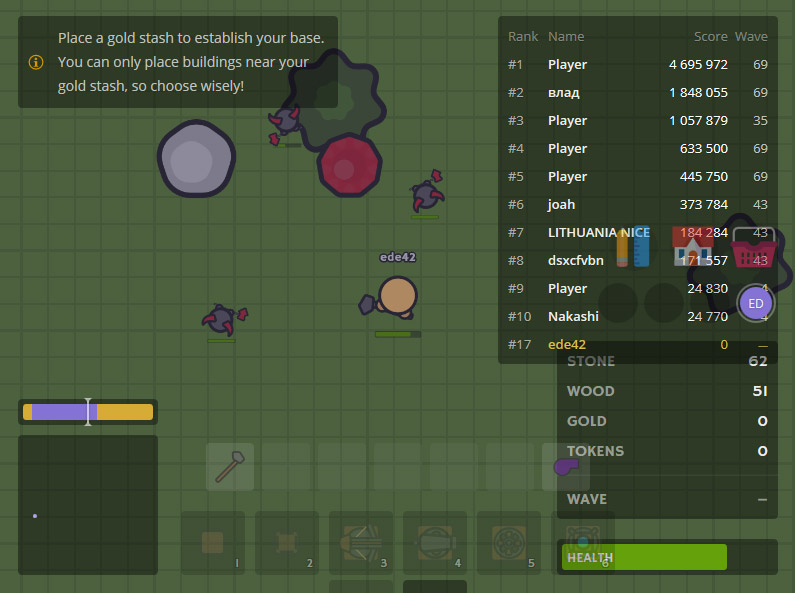
Task: Select the pickaxe tool slot
Action: 230,467
